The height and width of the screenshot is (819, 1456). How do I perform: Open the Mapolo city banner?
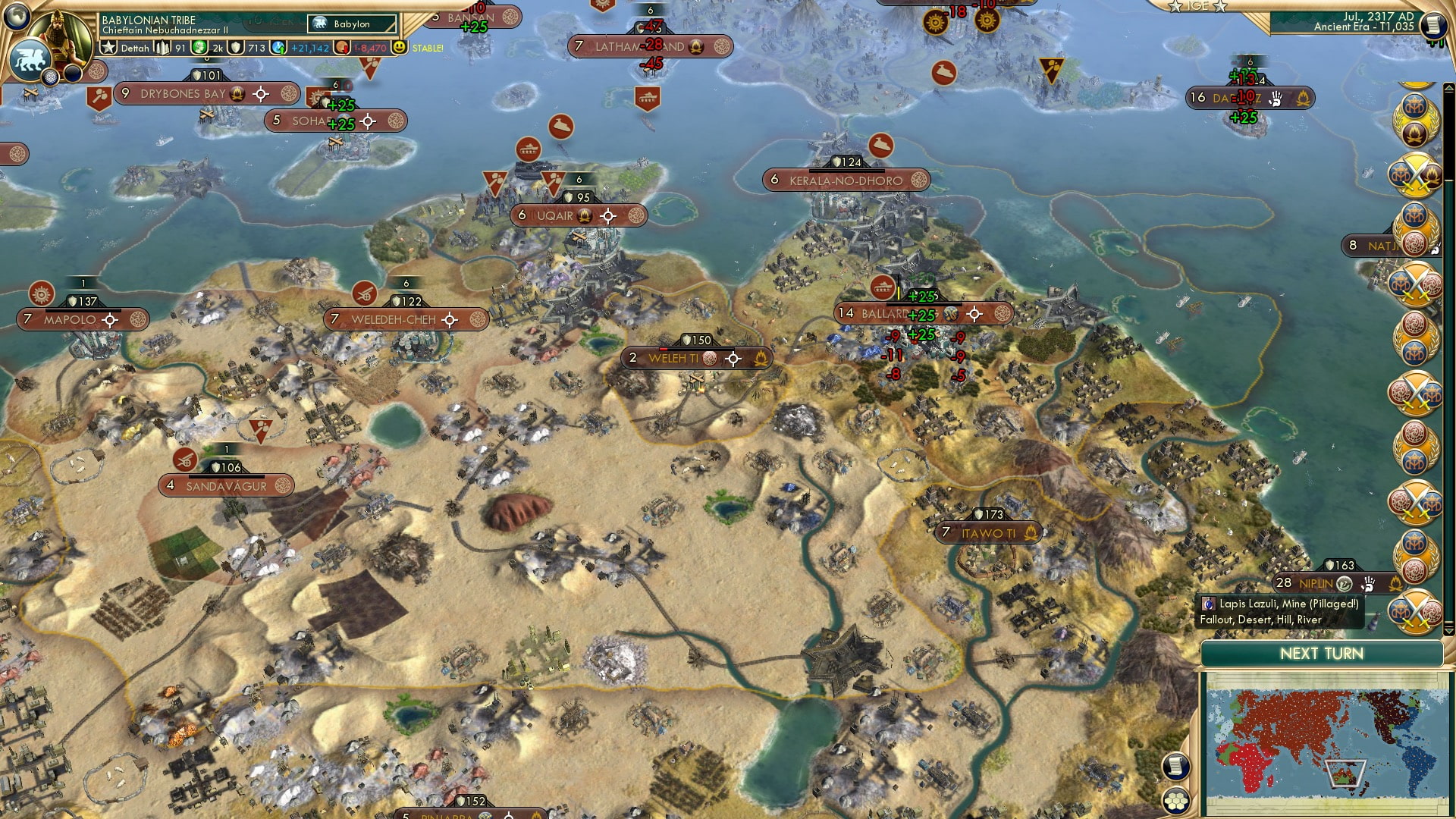coord(70,320)
